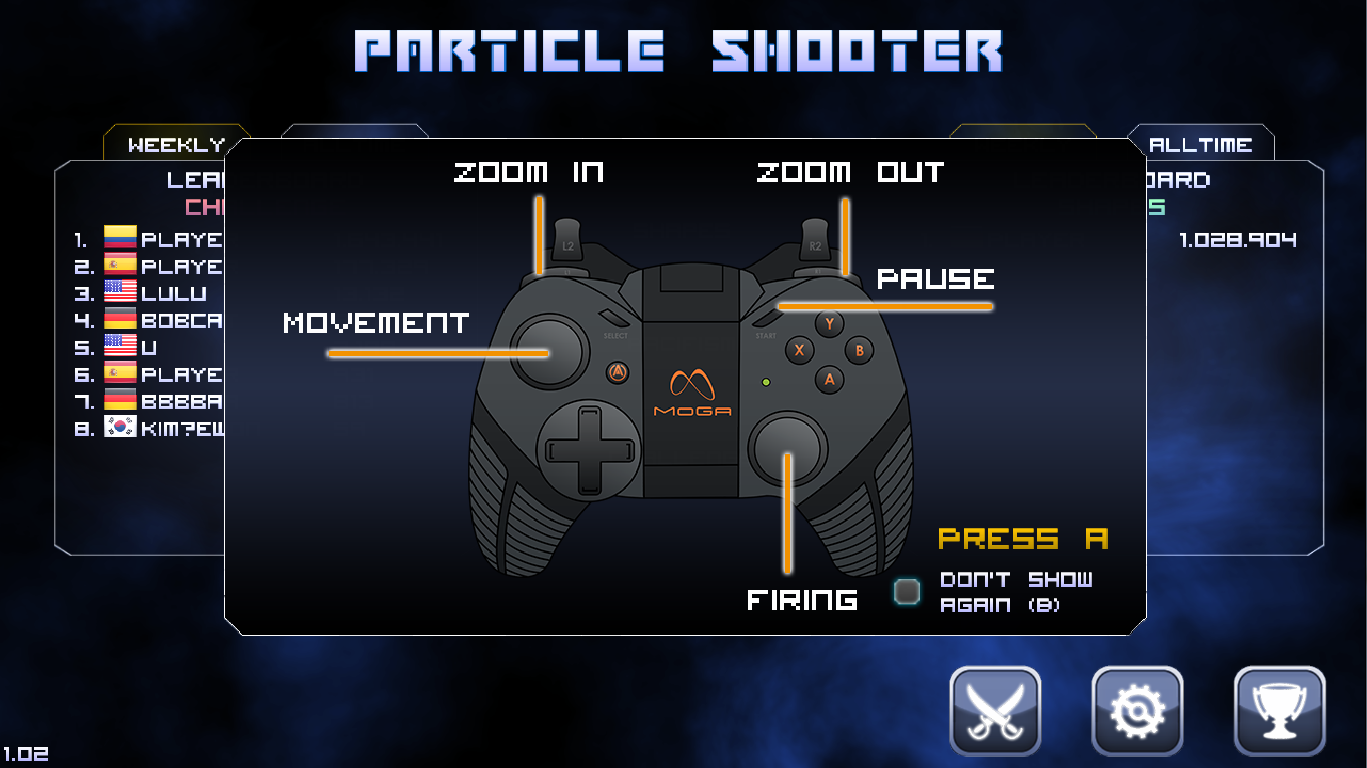Click the MOGA logo on the controller
The height and width of the screenshot is (768, 1367).
[694, 390]
